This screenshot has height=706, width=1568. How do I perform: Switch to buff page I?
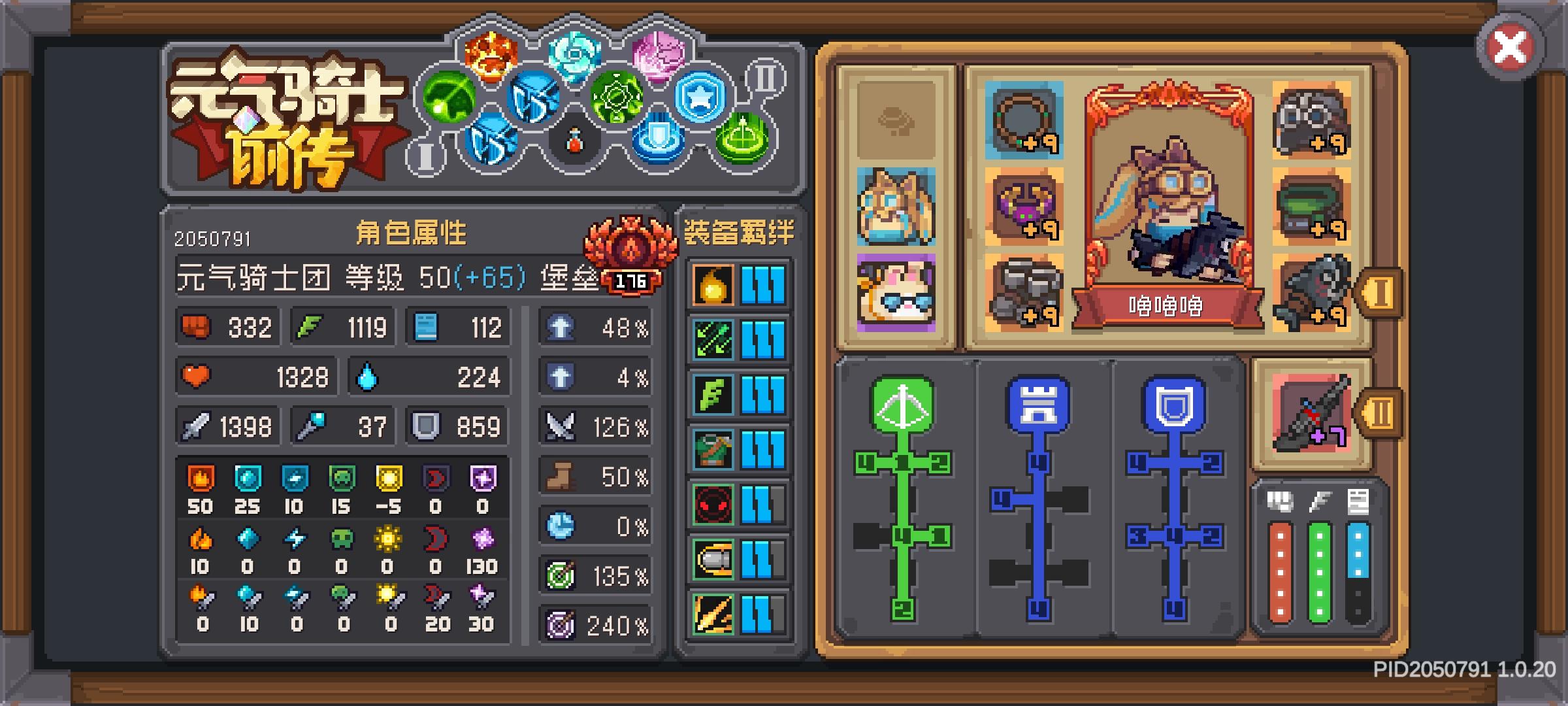pyautogui.click(x=427, y=157)
